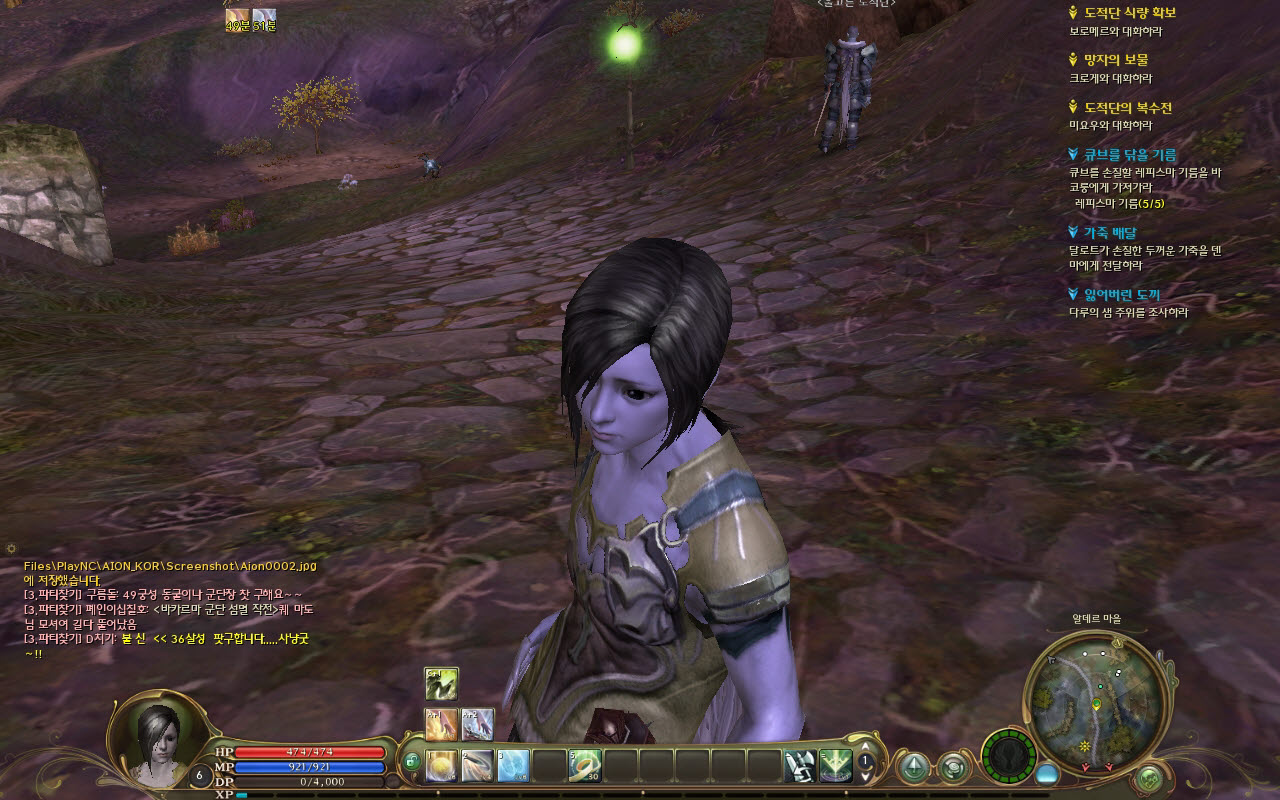Open the round green swirl menu button
Image resolution: width=1280 pixels, height=800 pixels.
(952, 767)
